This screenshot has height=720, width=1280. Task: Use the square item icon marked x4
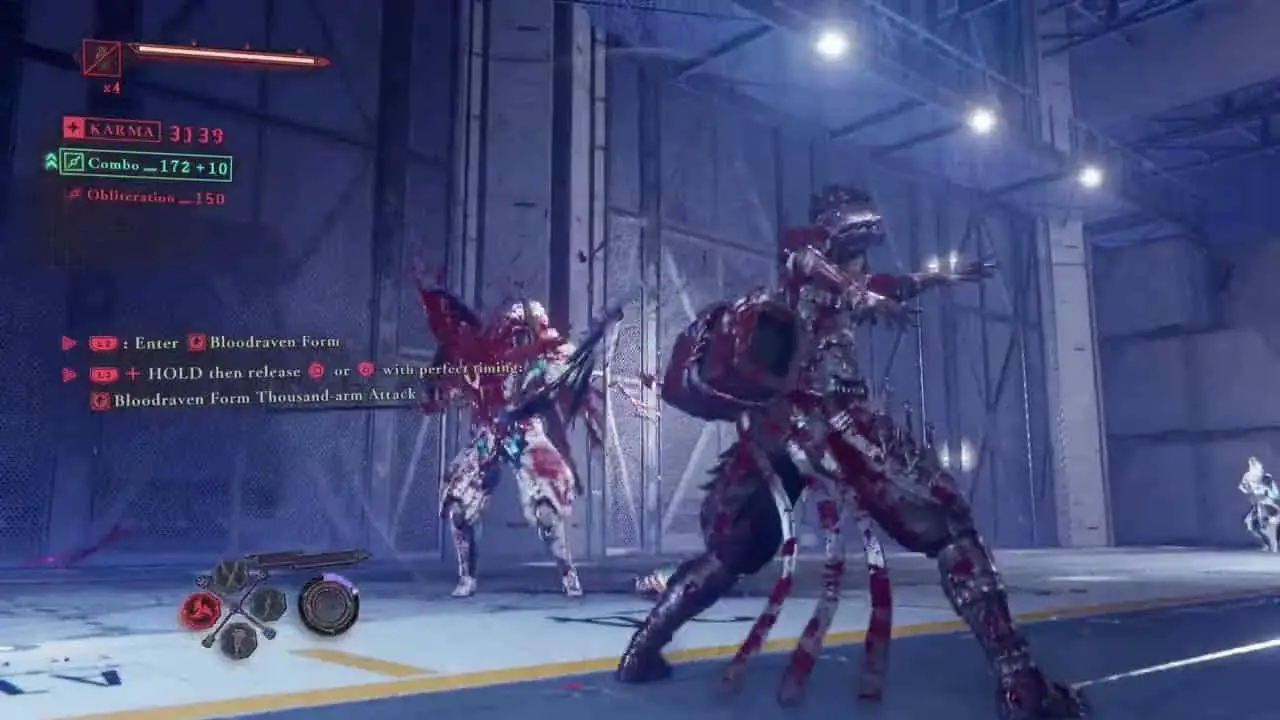(x=102, y=59)
